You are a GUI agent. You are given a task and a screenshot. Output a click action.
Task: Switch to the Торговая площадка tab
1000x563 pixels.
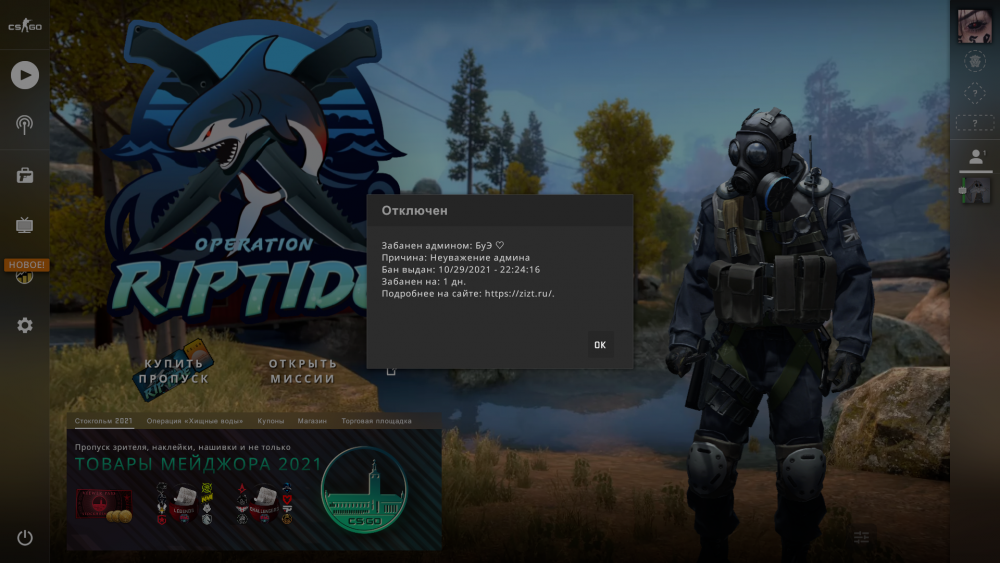376,421
